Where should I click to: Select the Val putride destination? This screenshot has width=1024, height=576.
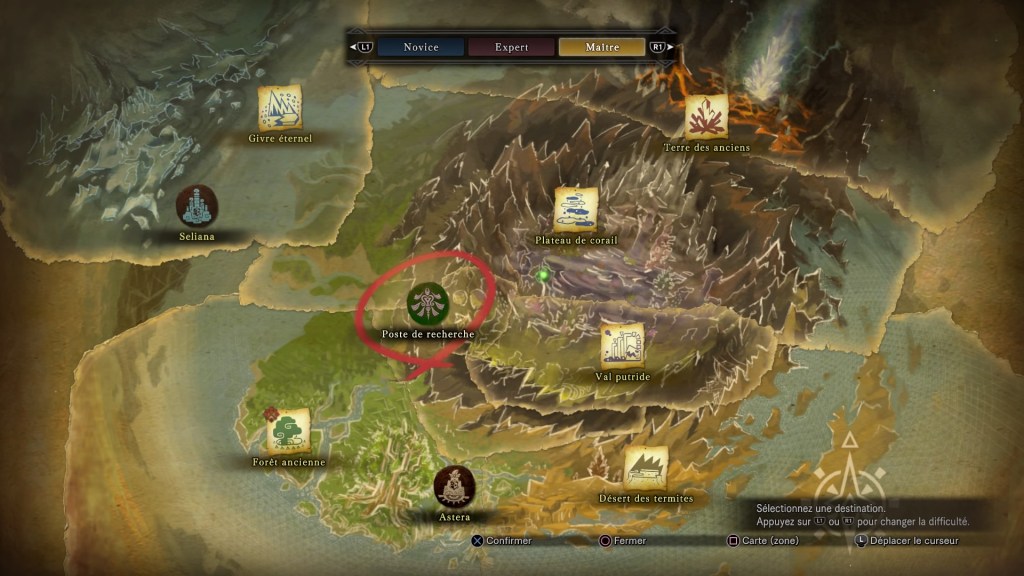tap(622, 345)
